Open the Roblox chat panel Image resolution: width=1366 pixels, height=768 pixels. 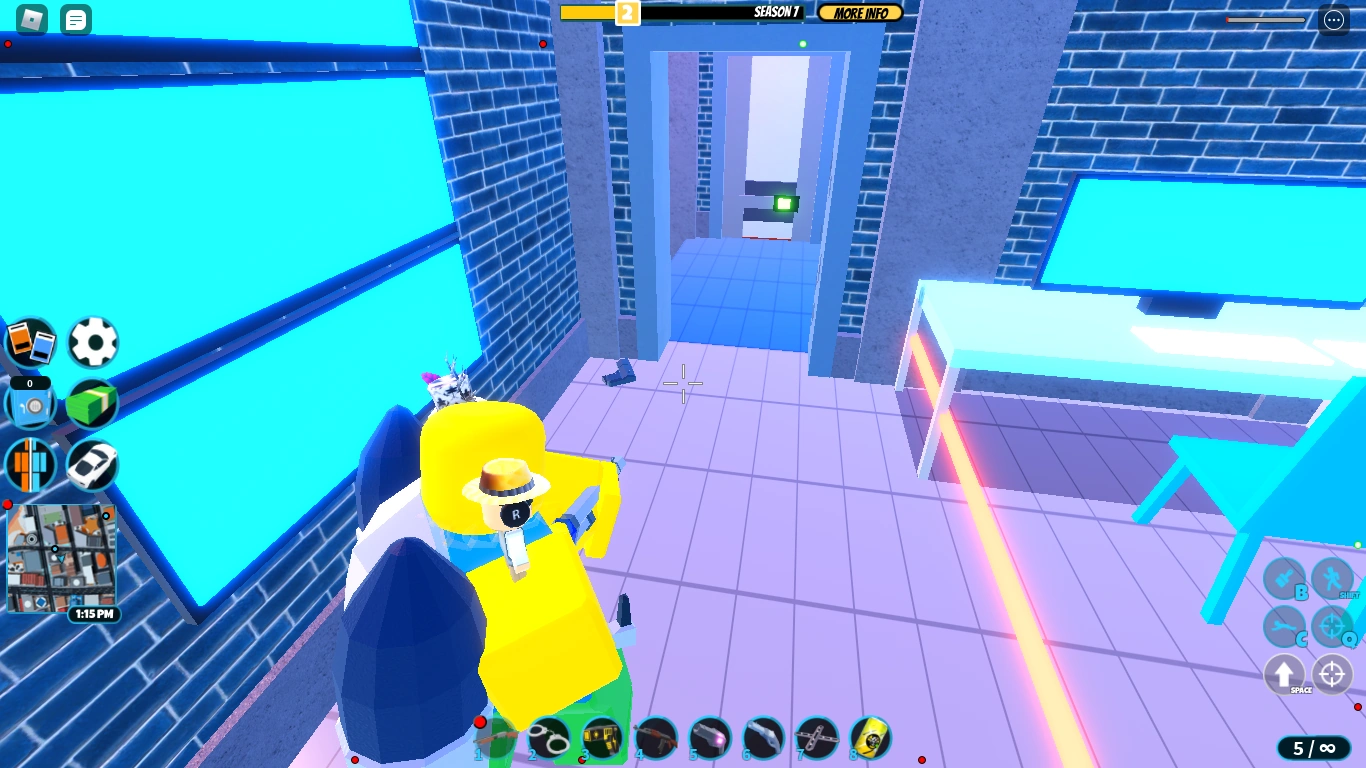(x=75, y=19)
